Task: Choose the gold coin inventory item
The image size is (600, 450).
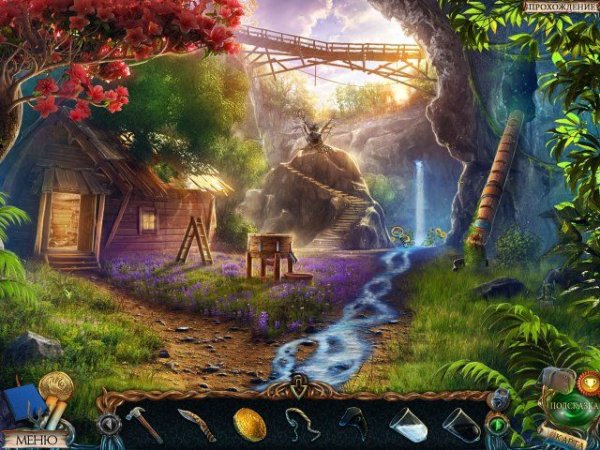Action: (249, 424)
